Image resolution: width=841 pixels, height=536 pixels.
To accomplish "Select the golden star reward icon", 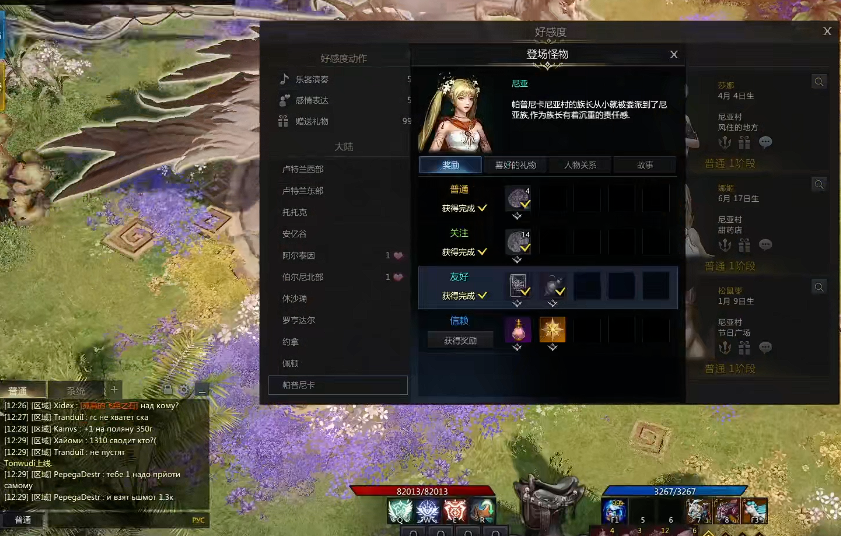I will pyautogui.click(x=553, y=329).
